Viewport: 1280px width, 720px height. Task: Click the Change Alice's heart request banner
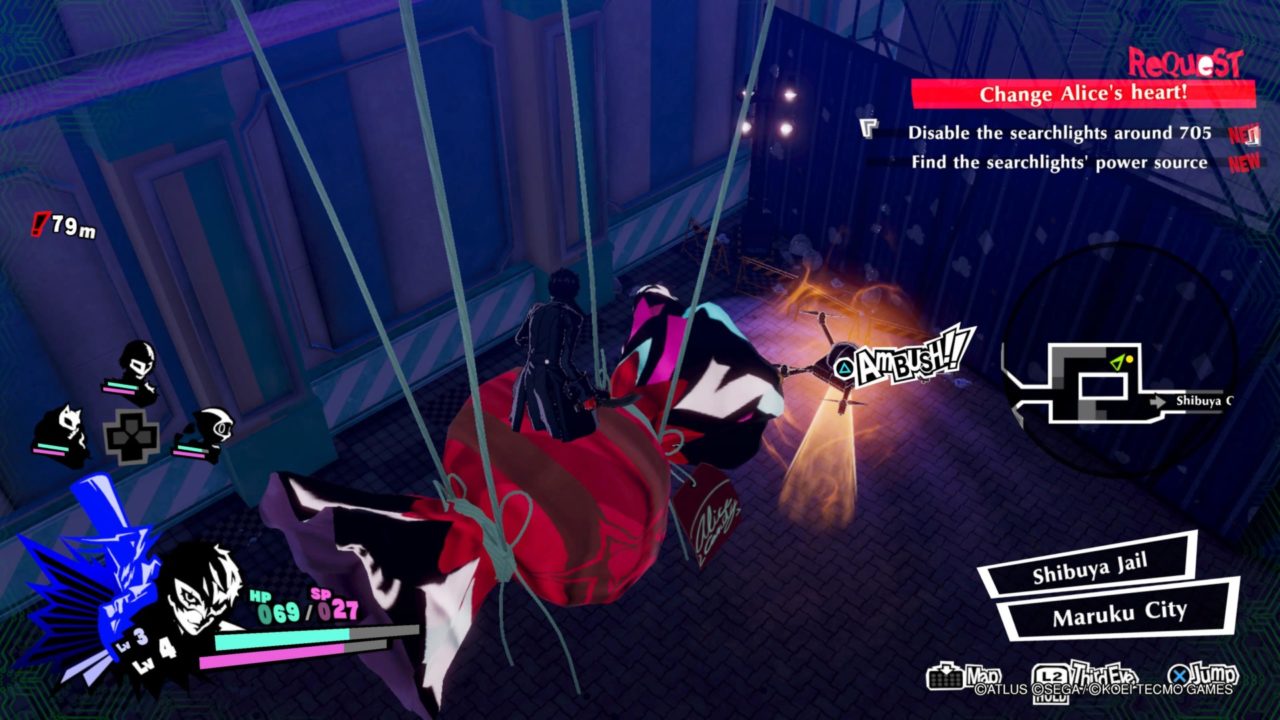tap(1084, 91)
